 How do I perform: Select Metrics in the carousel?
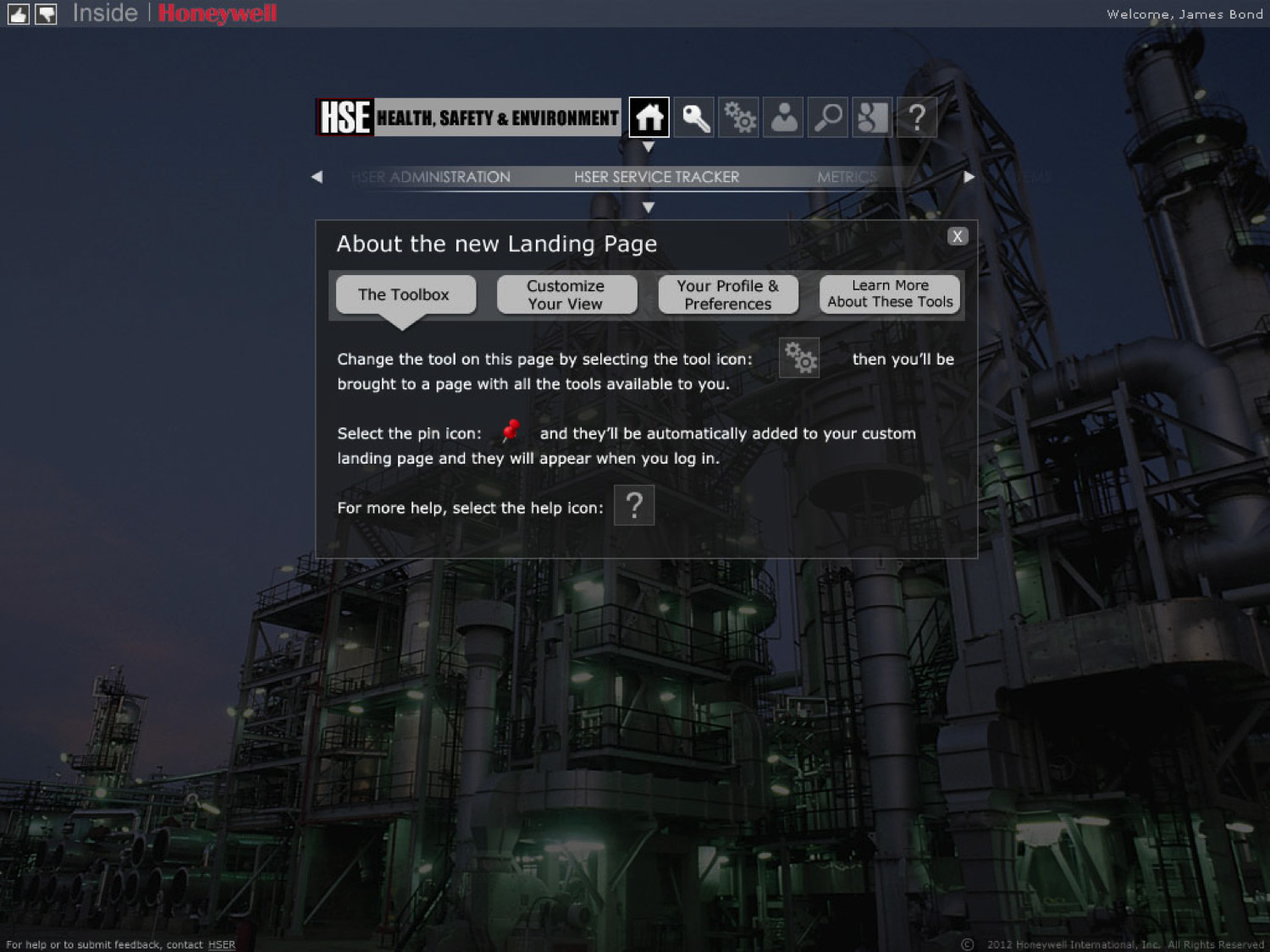tap(845, 177)
